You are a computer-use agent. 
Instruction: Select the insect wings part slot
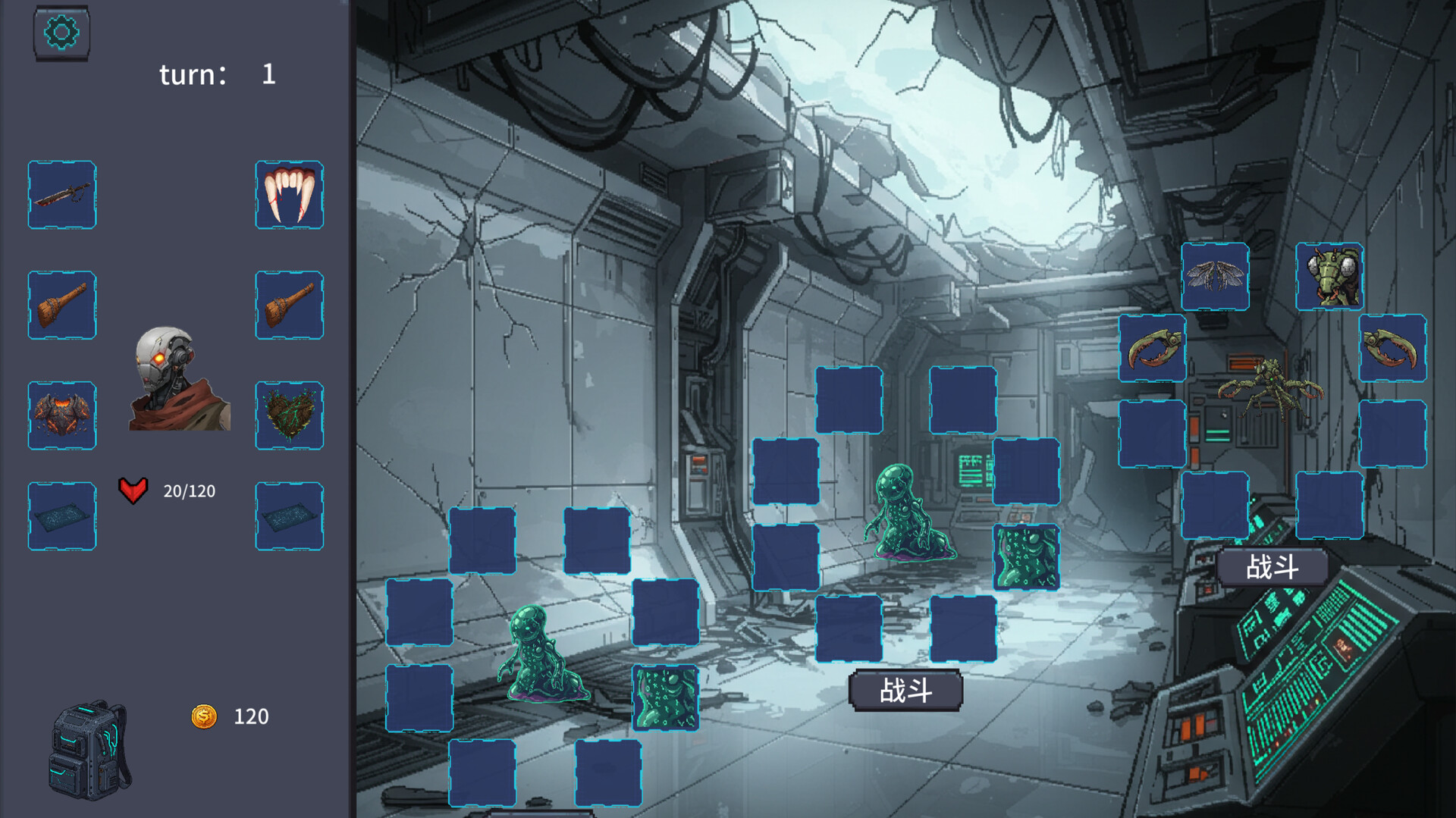pyautogui.click(x=1216, y=277)
